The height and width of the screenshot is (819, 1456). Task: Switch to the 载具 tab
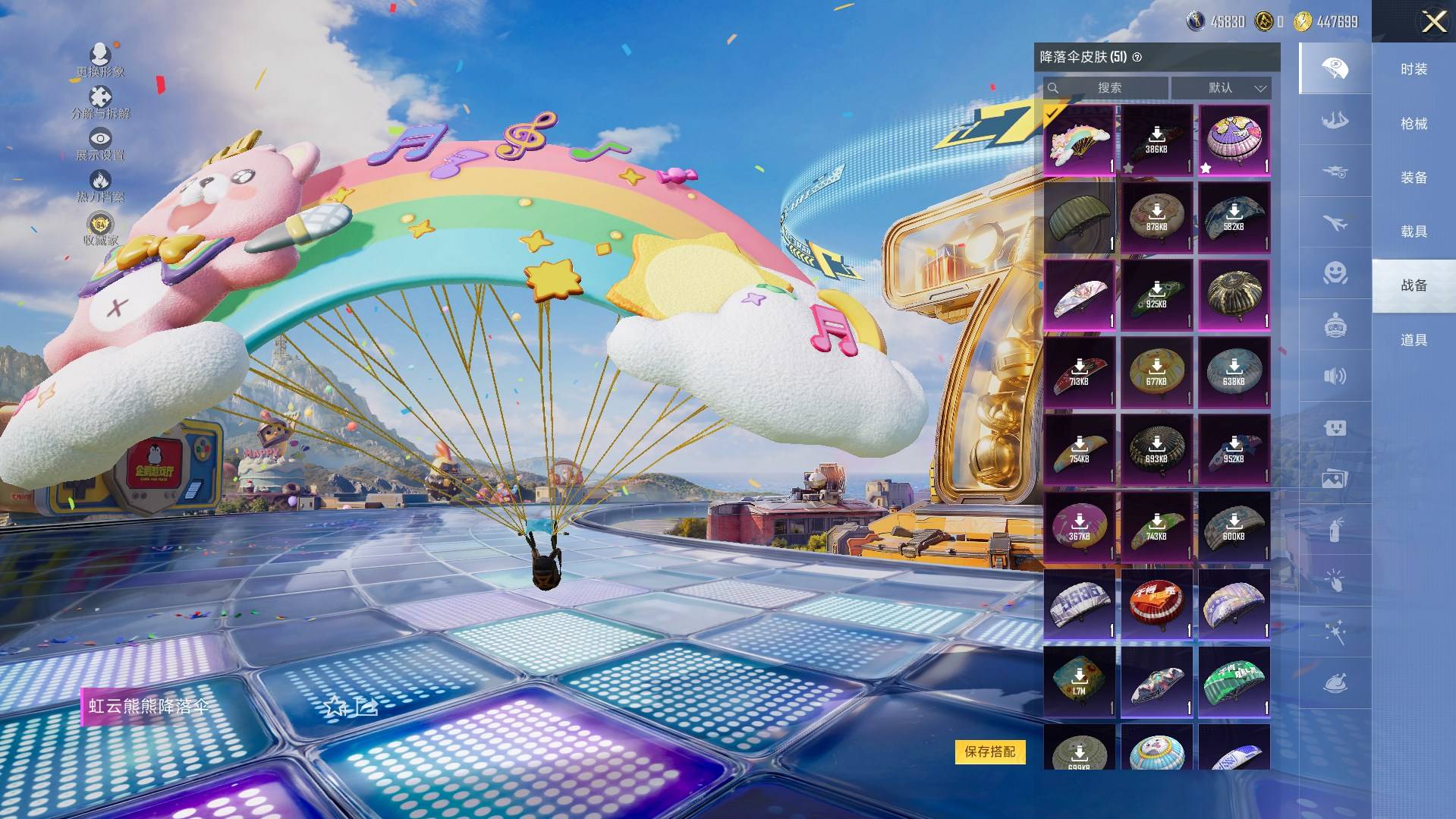[1414, 232]
